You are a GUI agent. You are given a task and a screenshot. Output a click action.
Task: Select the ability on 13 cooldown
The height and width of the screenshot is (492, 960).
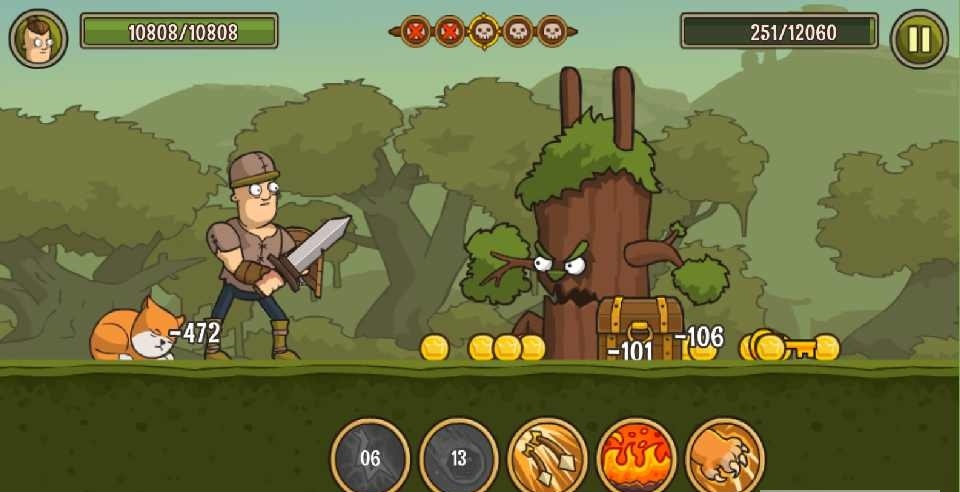[x=459, y=457]
